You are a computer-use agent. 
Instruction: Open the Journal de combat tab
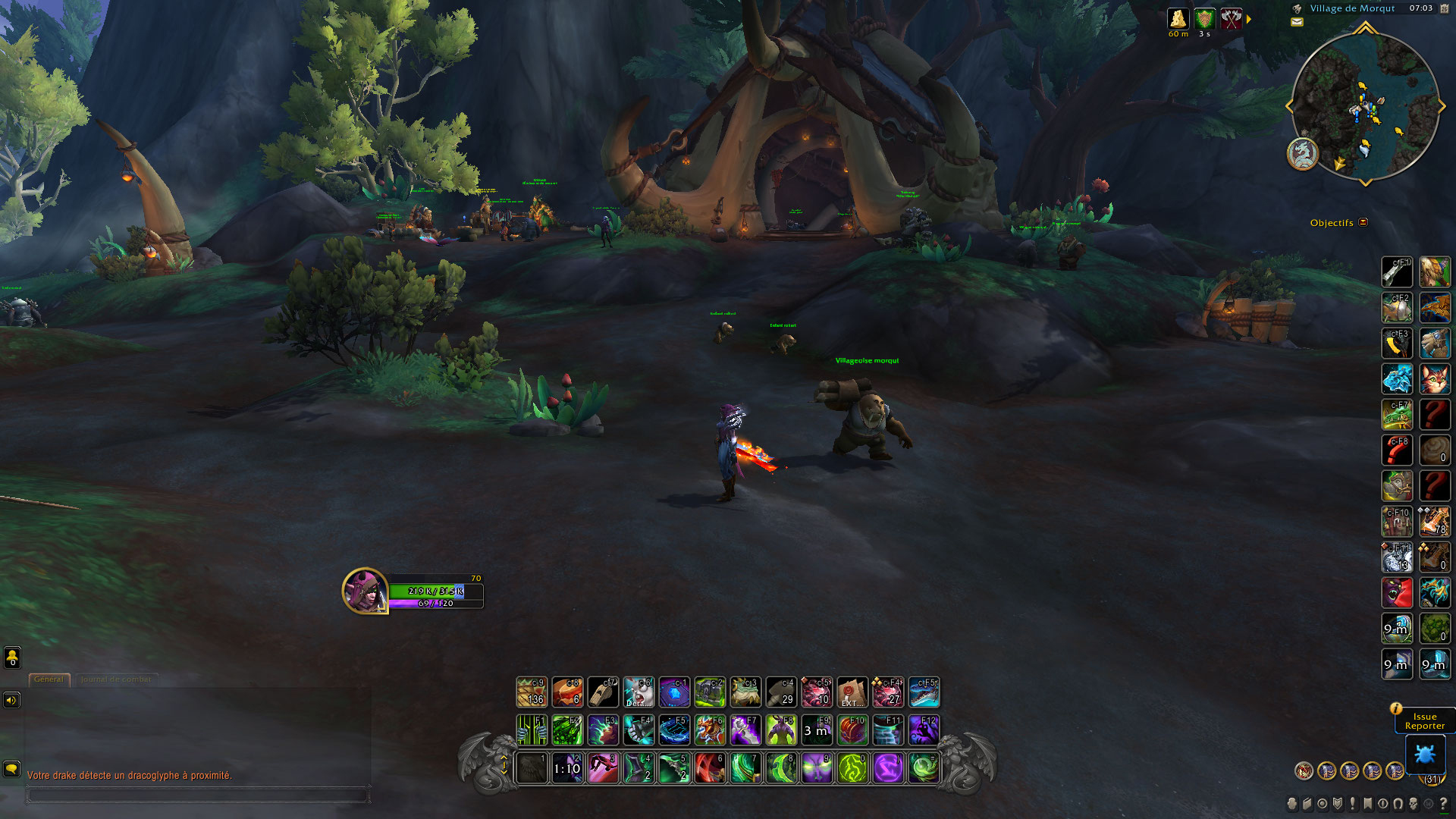pos(116,679)
